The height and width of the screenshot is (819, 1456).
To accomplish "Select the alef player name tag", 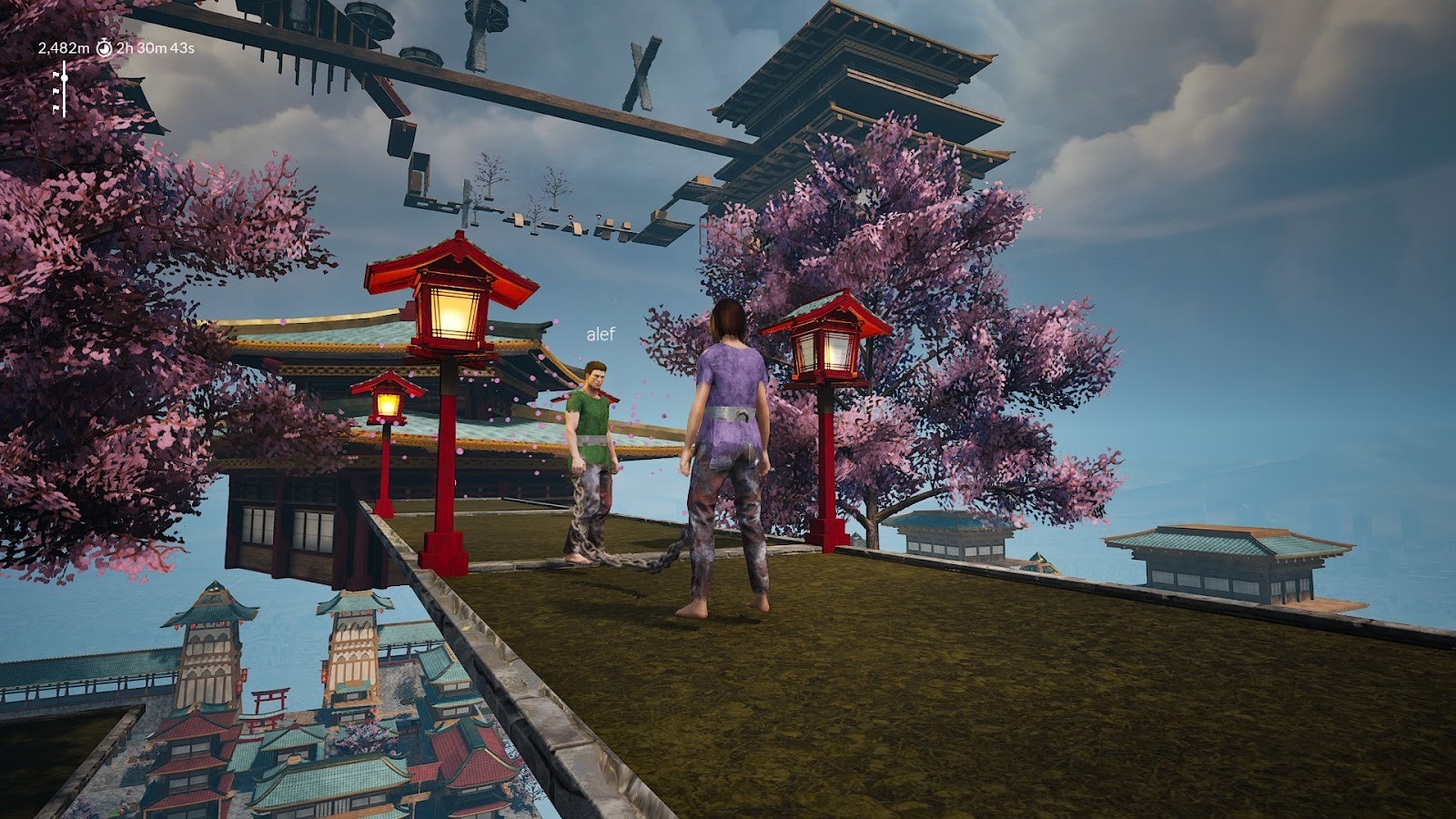I will [601, 335].
